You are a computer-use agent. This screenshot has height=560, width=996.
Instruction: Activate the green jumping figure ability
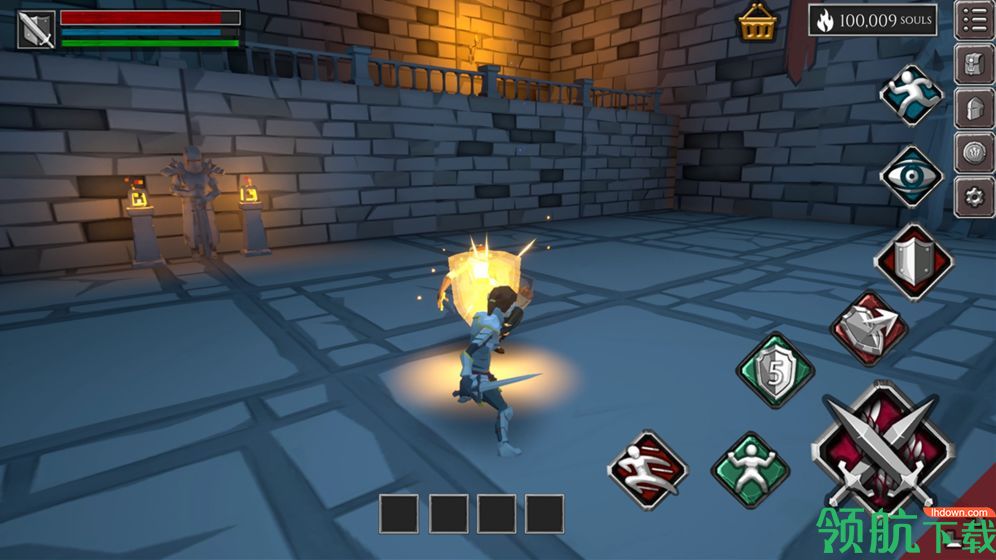tap(749, 468)
